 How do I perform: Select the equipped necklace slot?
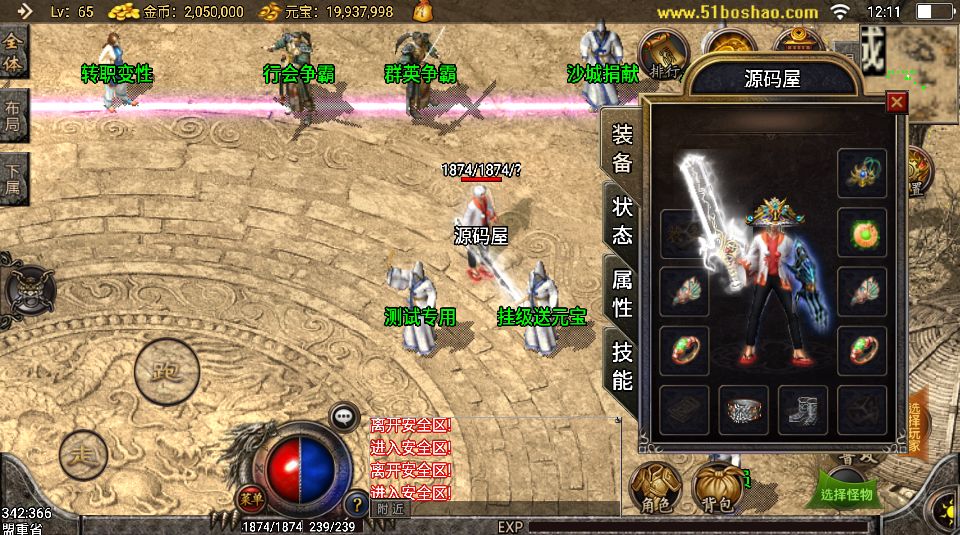pyautogui.click(x=862, y=172)
